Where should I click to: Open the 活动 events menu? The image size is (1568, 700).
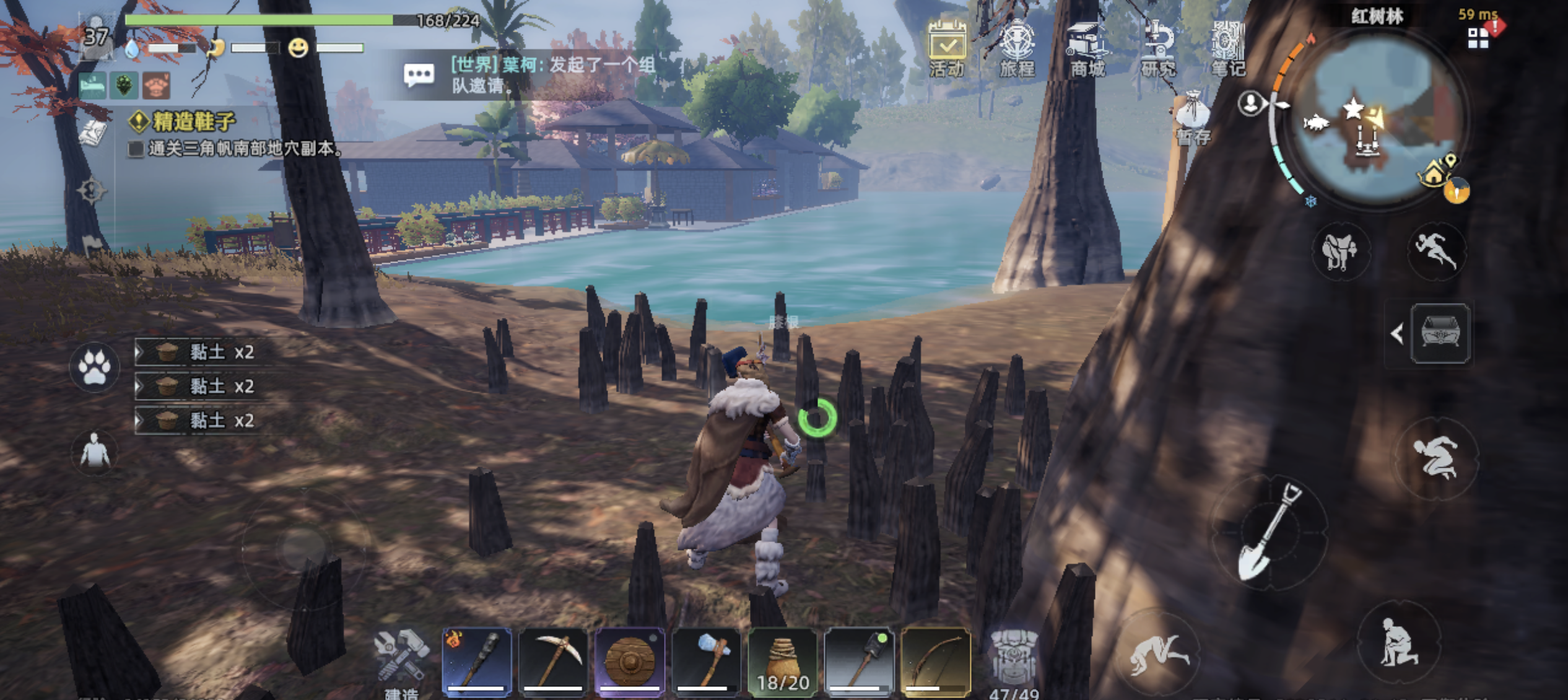coord(947,48)
